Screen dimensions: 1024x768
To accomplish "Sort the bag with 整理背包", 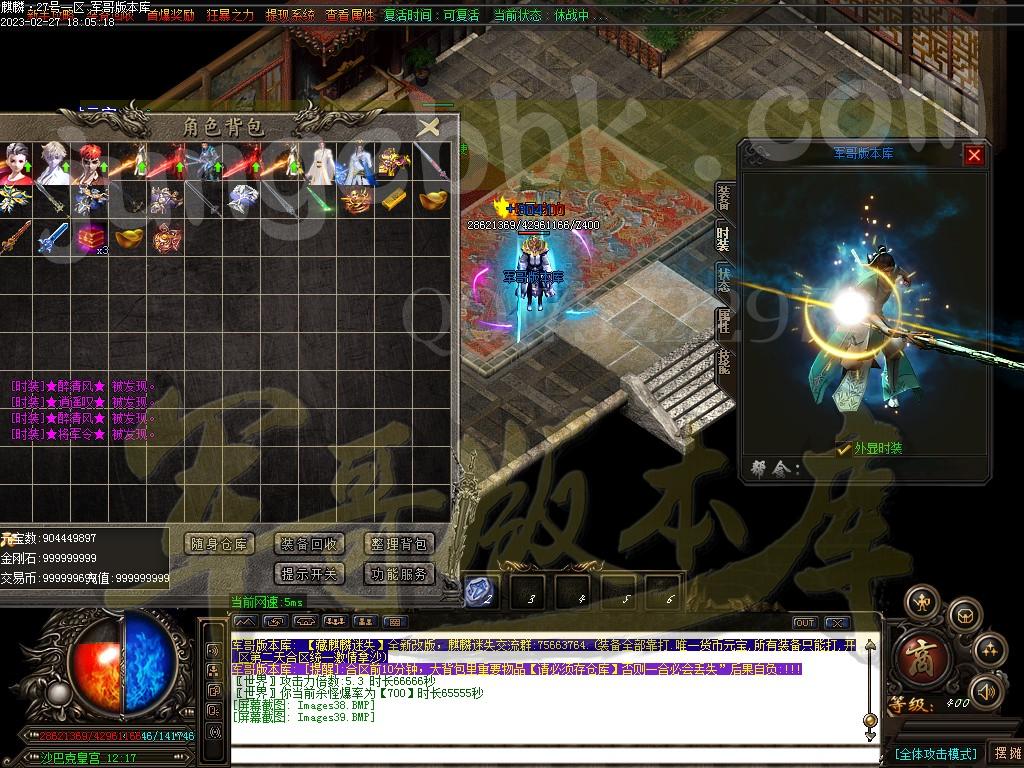I will click(x=398, y=544).
